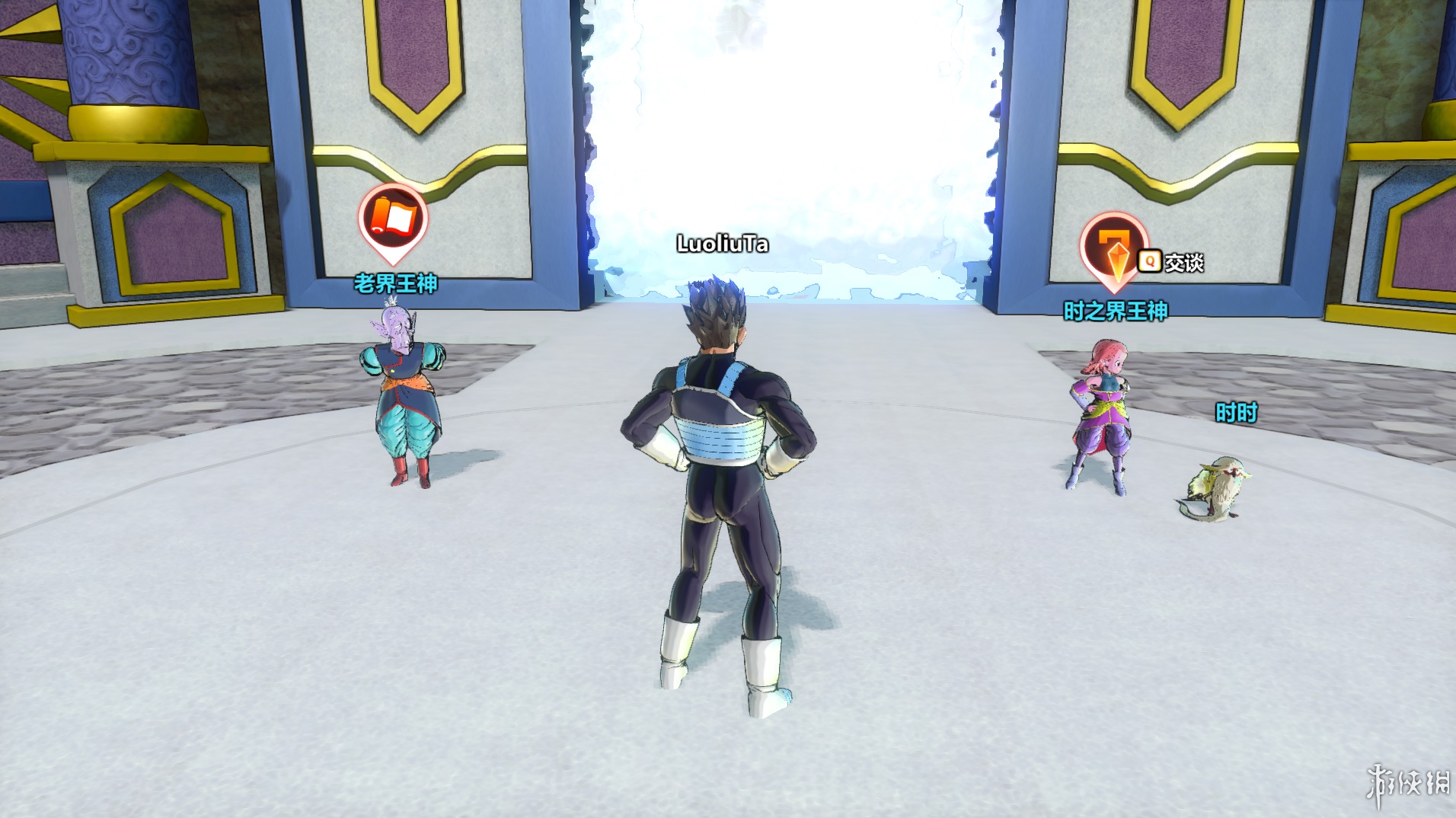Click the red book marker above 老界王神

(x=393, y=219)
